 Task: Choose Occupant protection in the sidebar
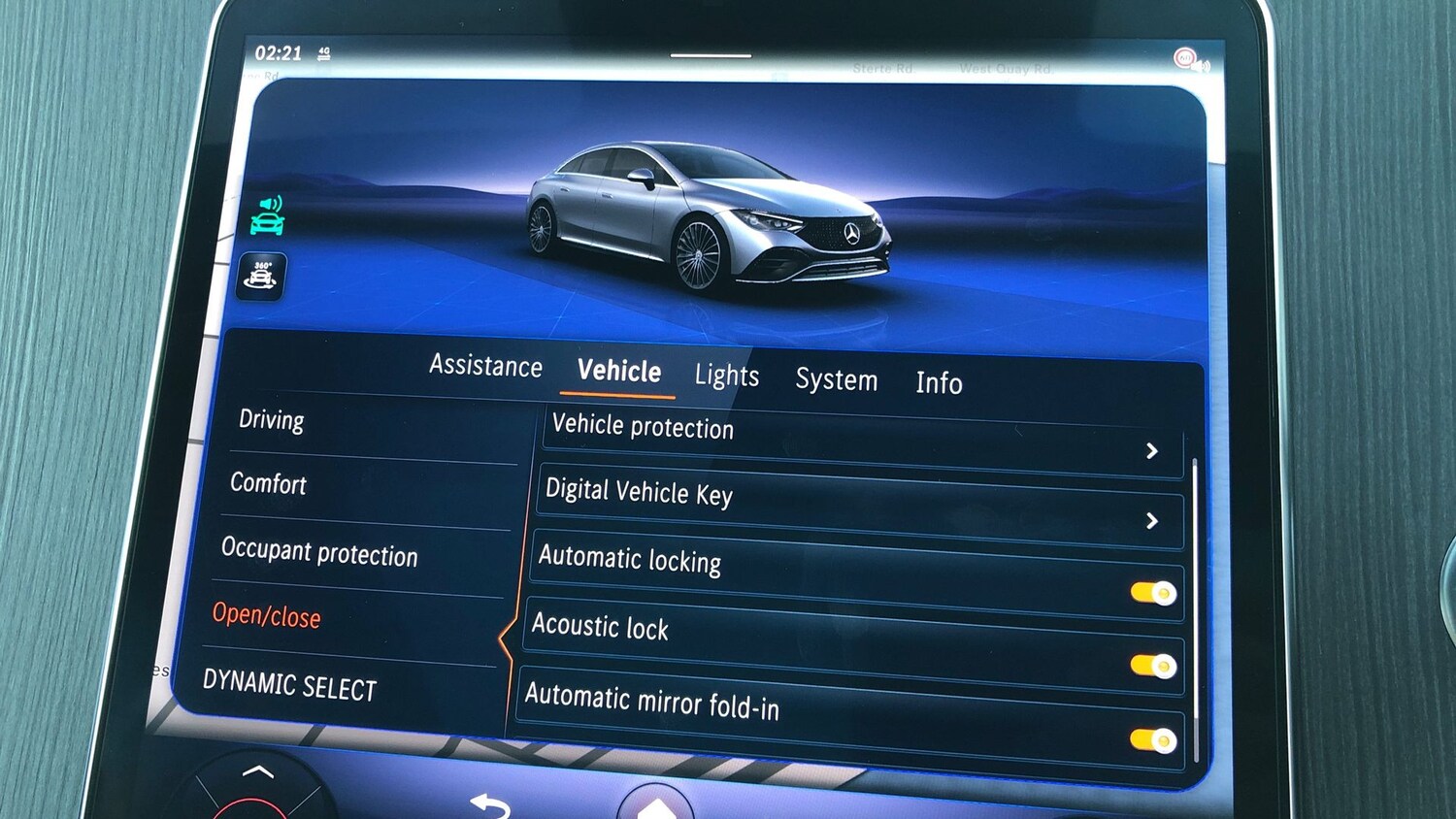[x=319, y=552]
